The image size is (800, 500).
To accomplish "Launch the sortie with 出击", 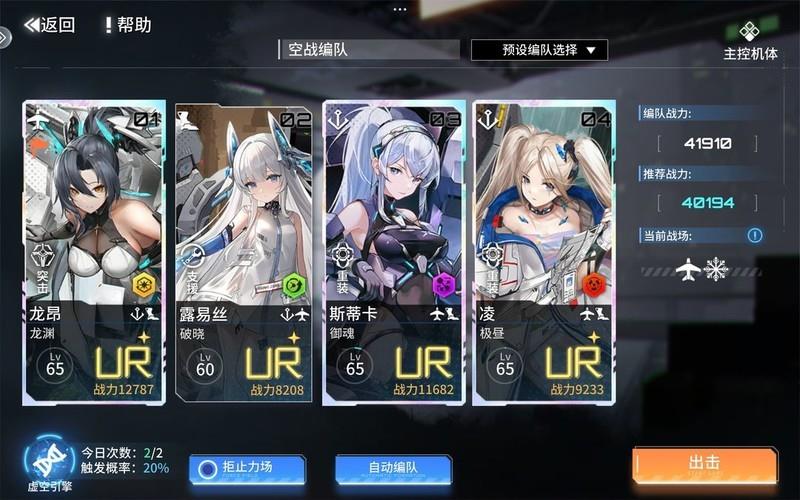I will coord(705,464).
